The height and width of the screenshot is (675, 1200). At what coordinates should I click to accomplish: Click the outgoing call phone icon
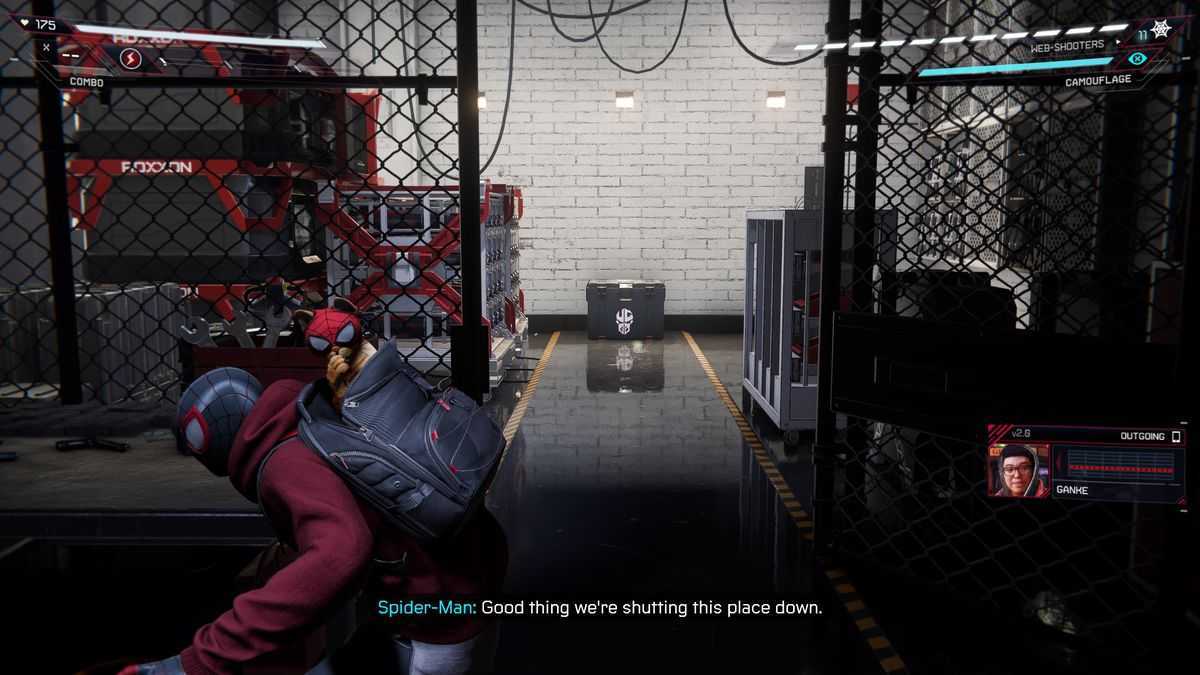1176,437
